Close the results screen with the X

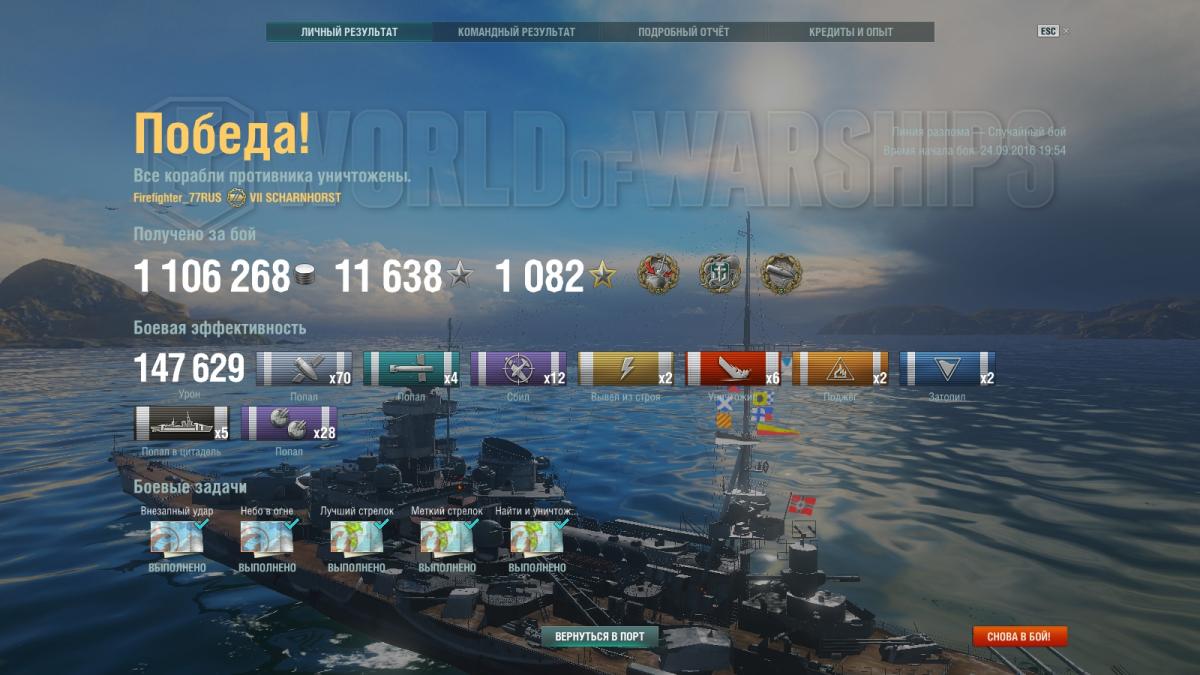pyautogui.click(x=1066, y=31)
